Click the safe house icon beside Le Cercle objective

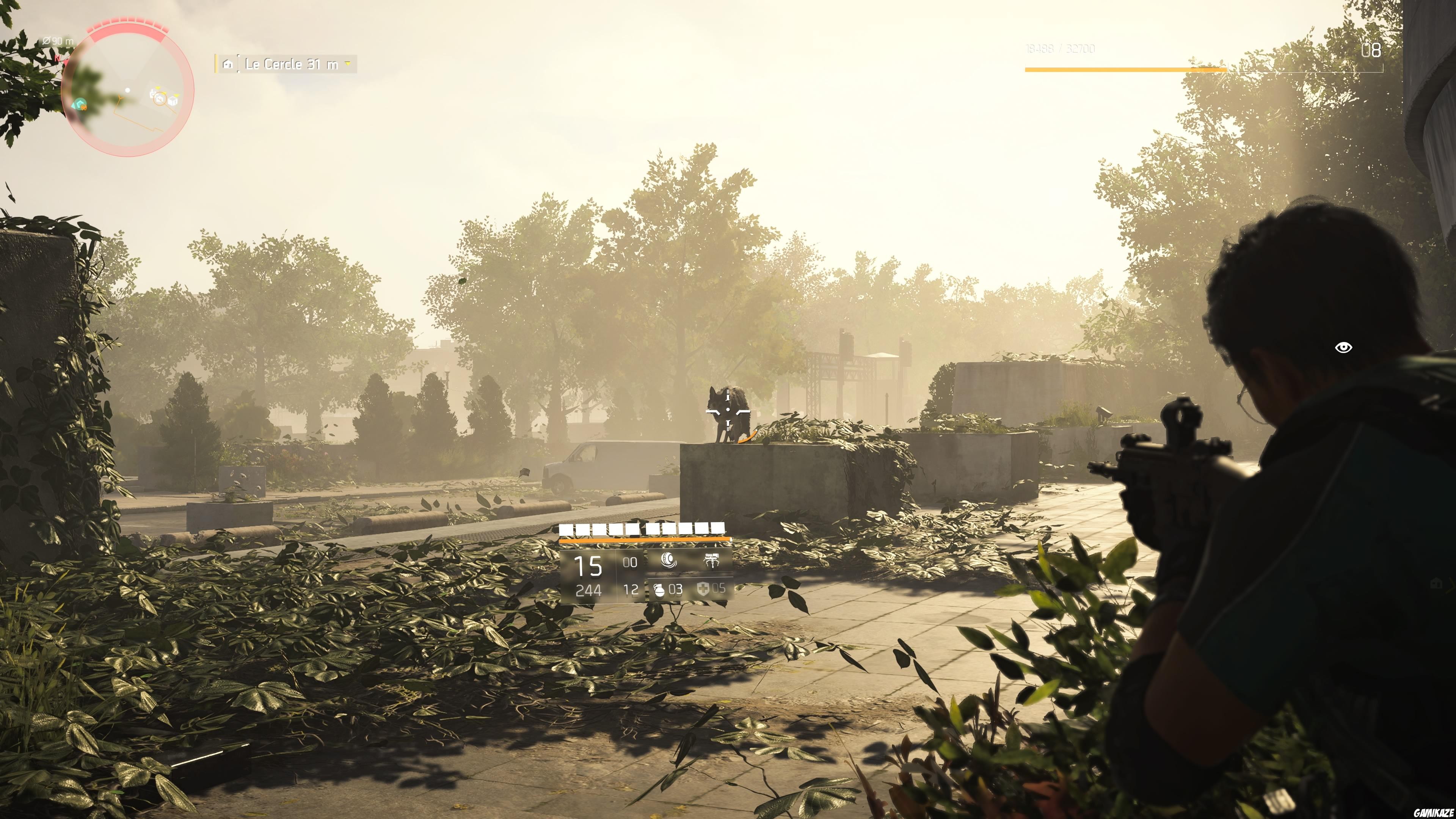228,64
